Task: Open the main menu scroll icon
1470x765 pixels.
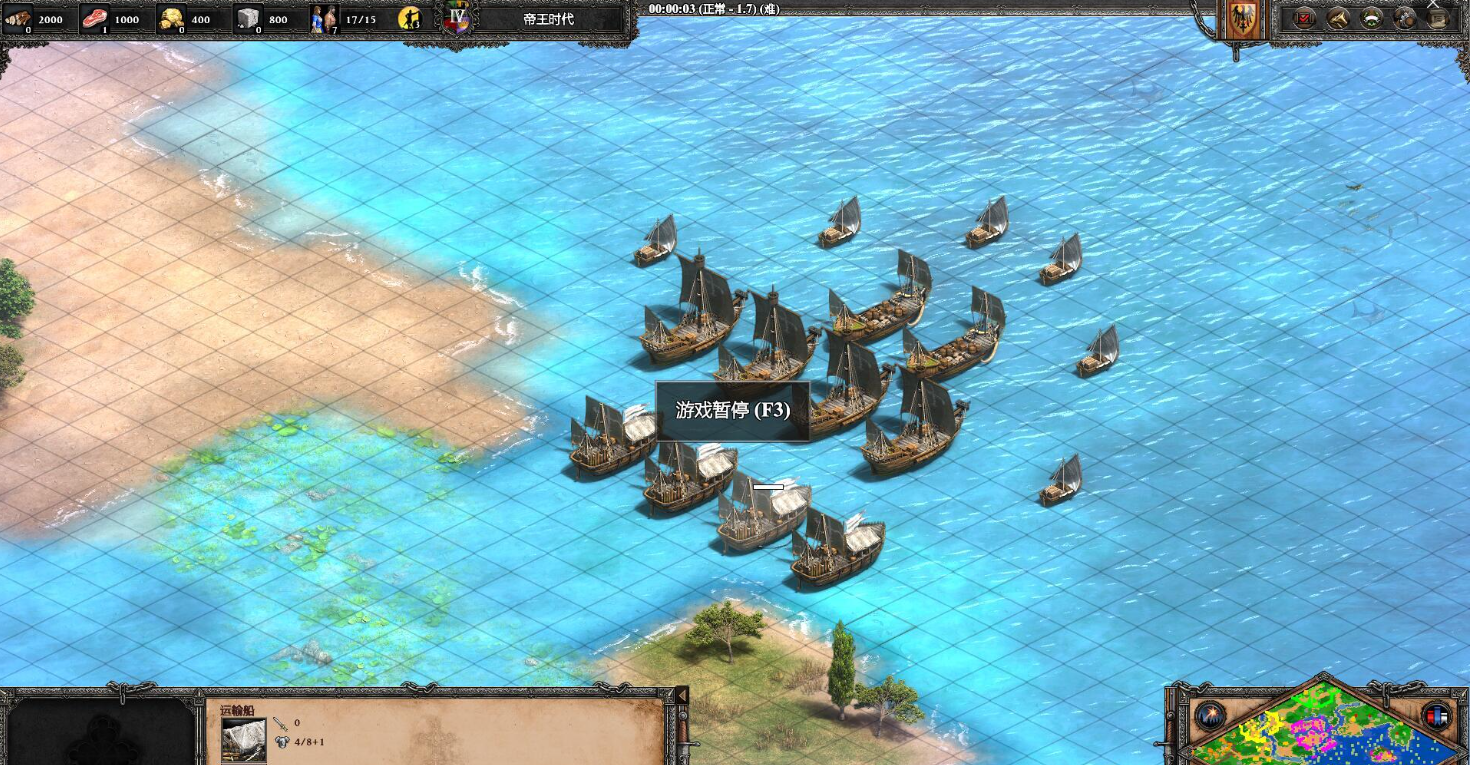Action: pyautogui.click(x=1438, y=18)
